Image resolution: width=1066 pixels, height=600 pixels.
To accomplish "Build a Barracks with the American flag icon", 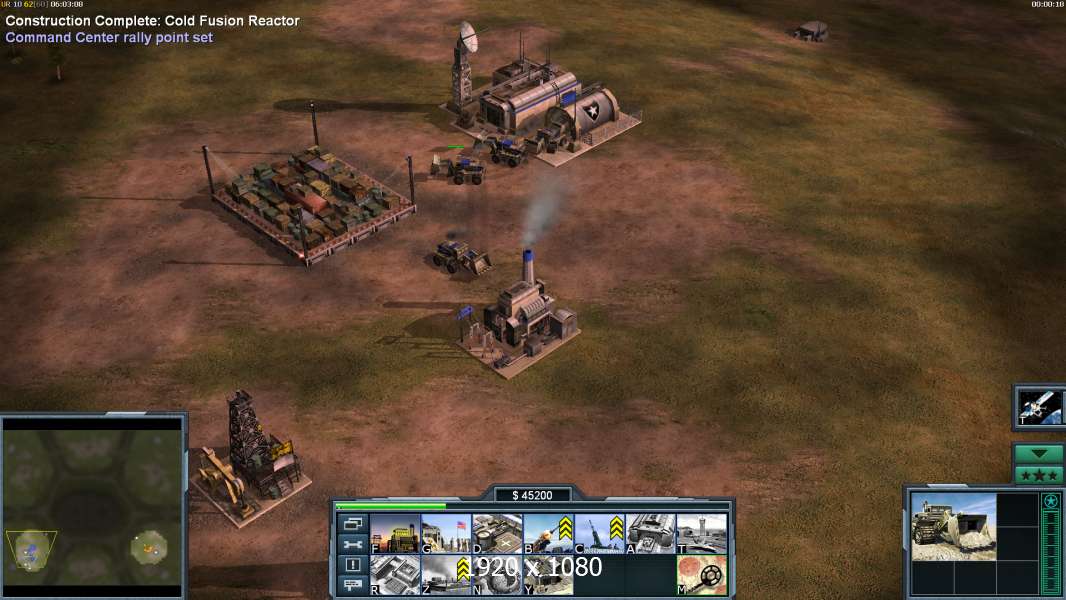I will pos(446,534).
